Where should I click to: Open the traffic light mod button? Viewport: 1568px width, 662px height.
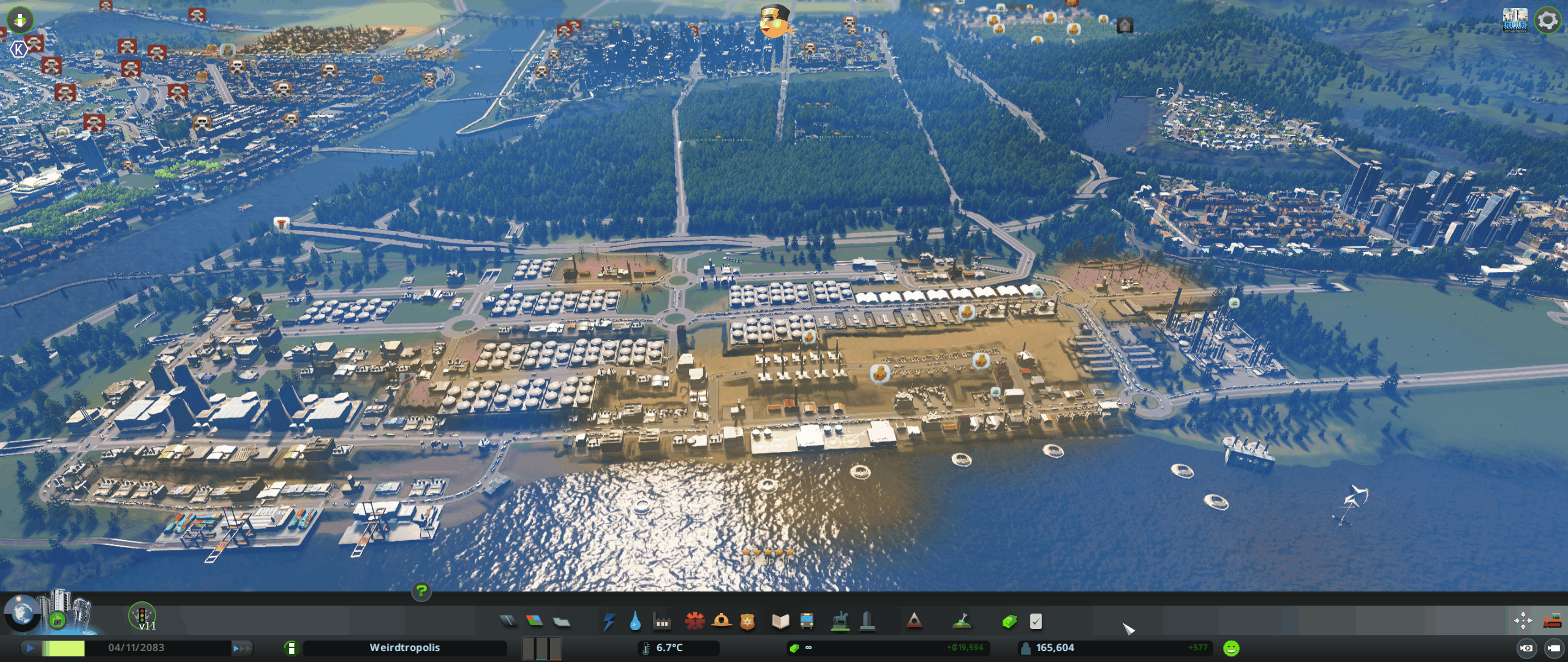pyautogui.click(x=142, y=615)
